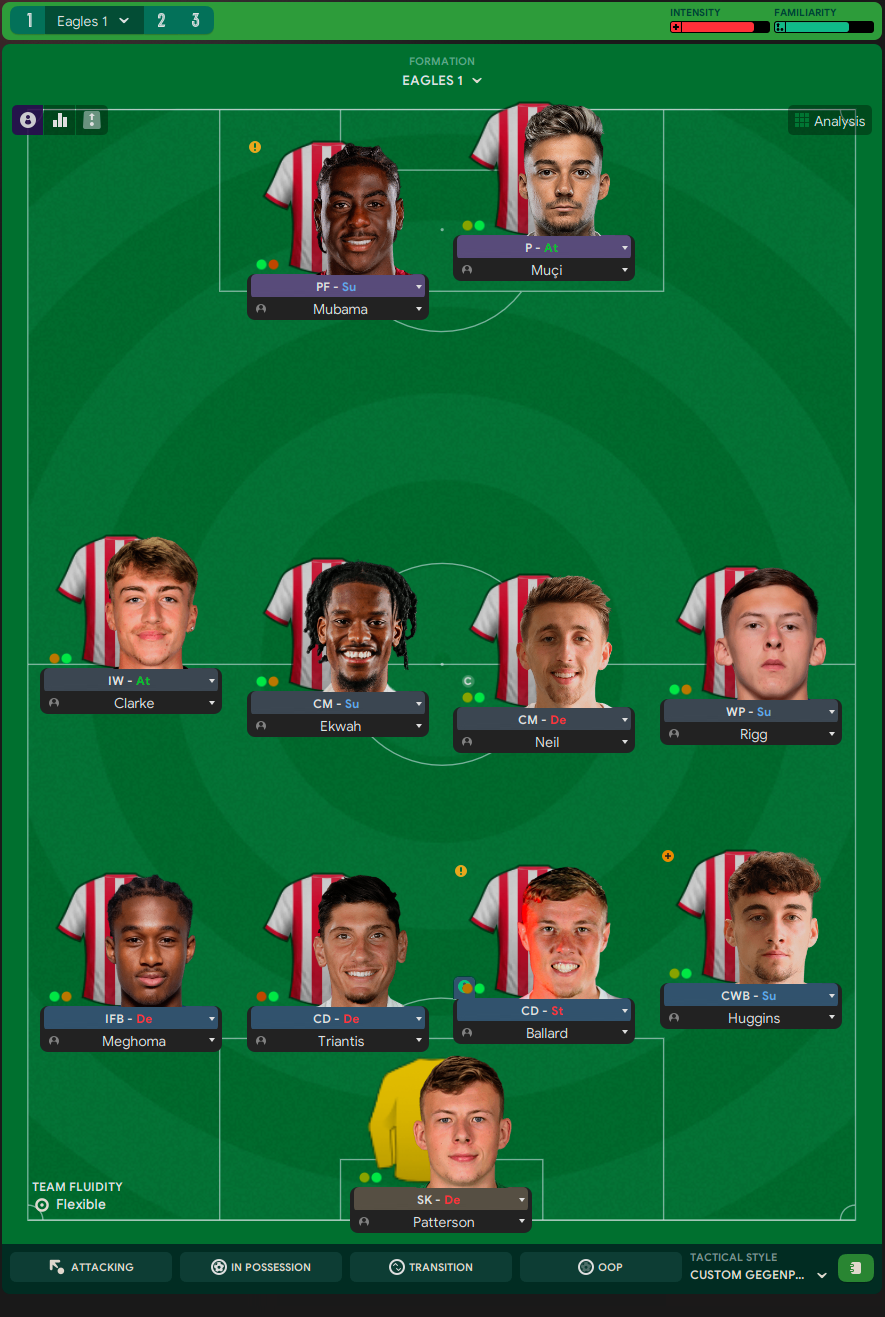Select the Ballard player name dropdown

pyautogui.click(x=545, y=1033)
